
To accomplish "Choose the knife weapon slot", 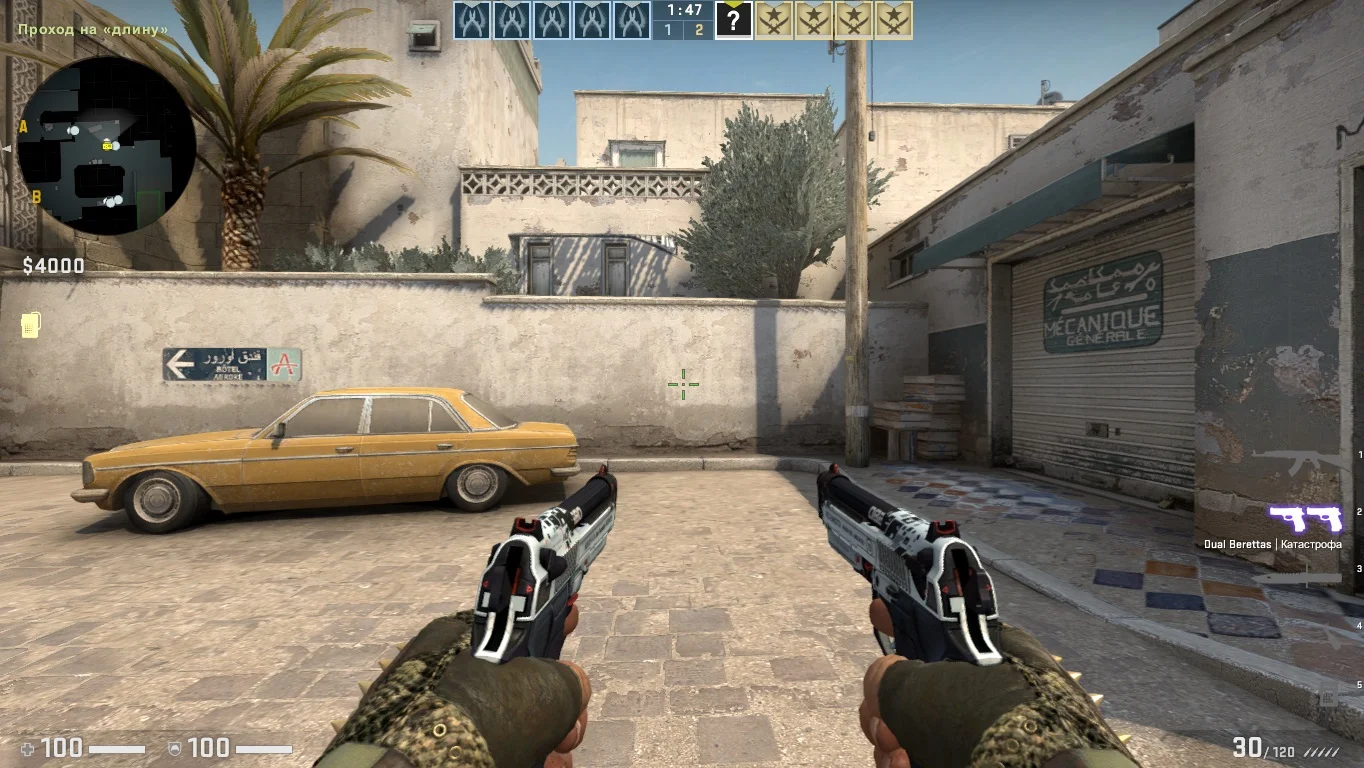I will click(1298, 578).
